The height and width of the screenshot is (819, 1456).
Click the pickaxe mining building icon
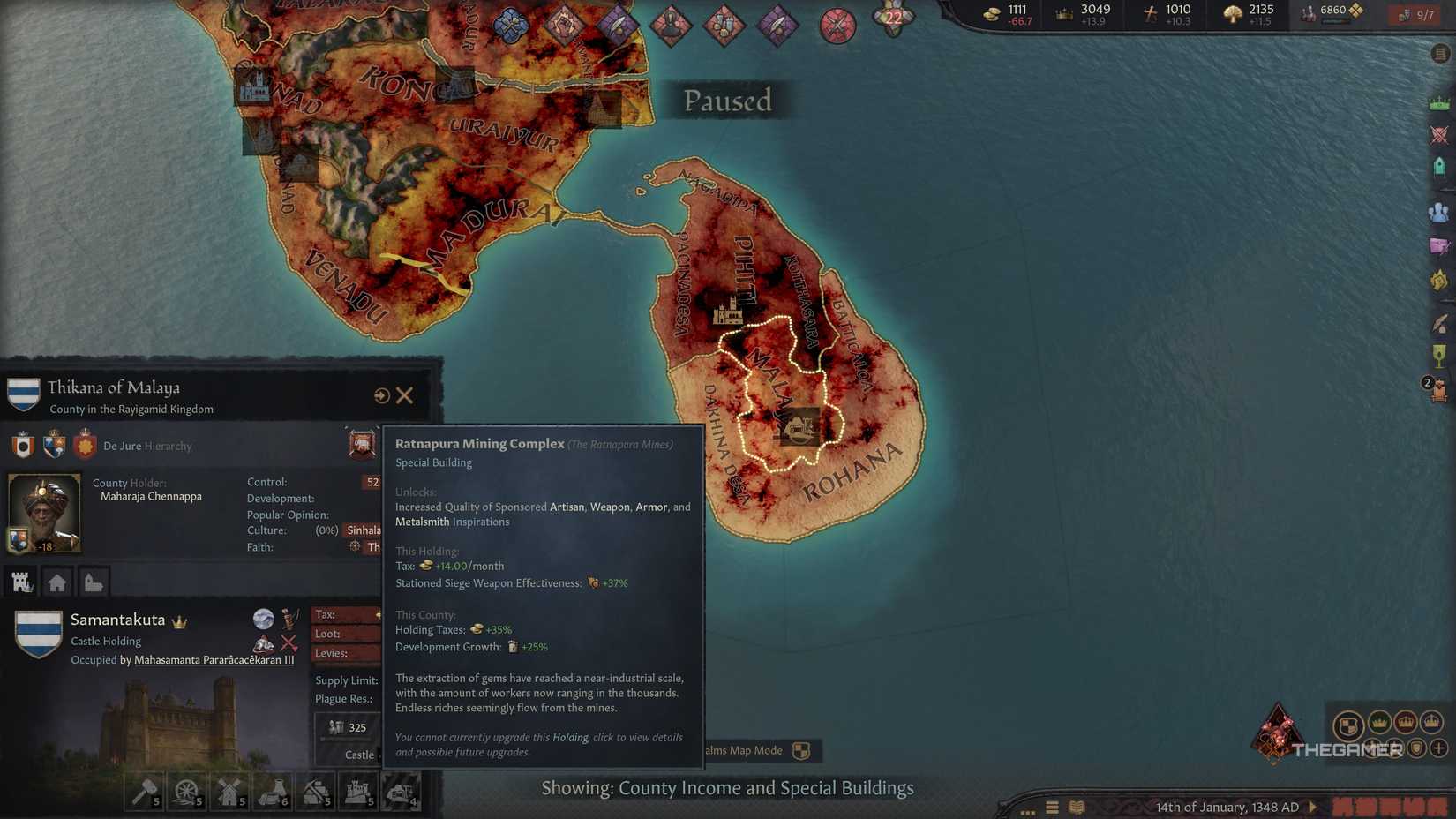(x=315, y=792)
